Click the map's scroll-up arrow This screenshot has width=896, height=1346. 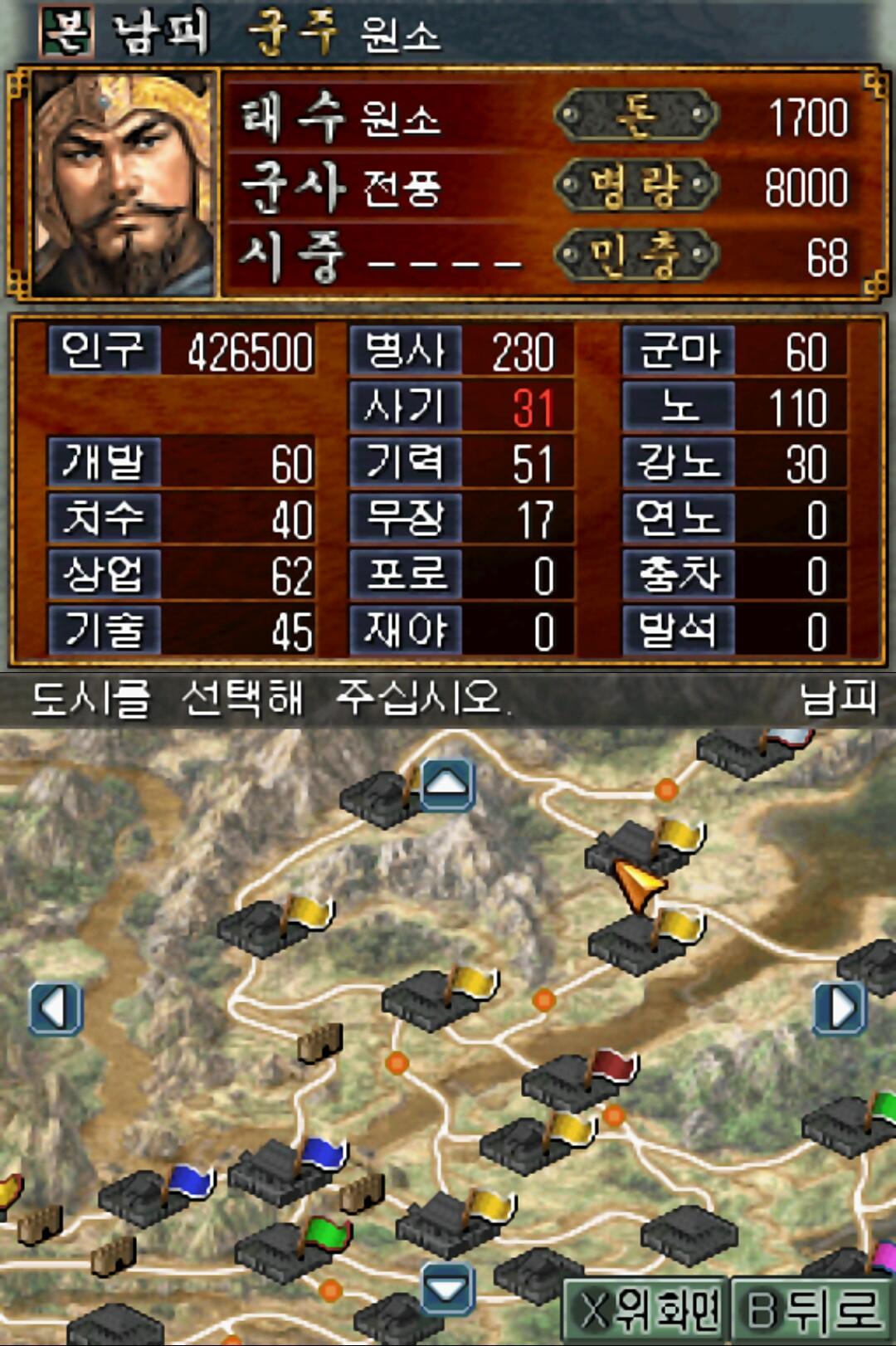coord(447,783)
